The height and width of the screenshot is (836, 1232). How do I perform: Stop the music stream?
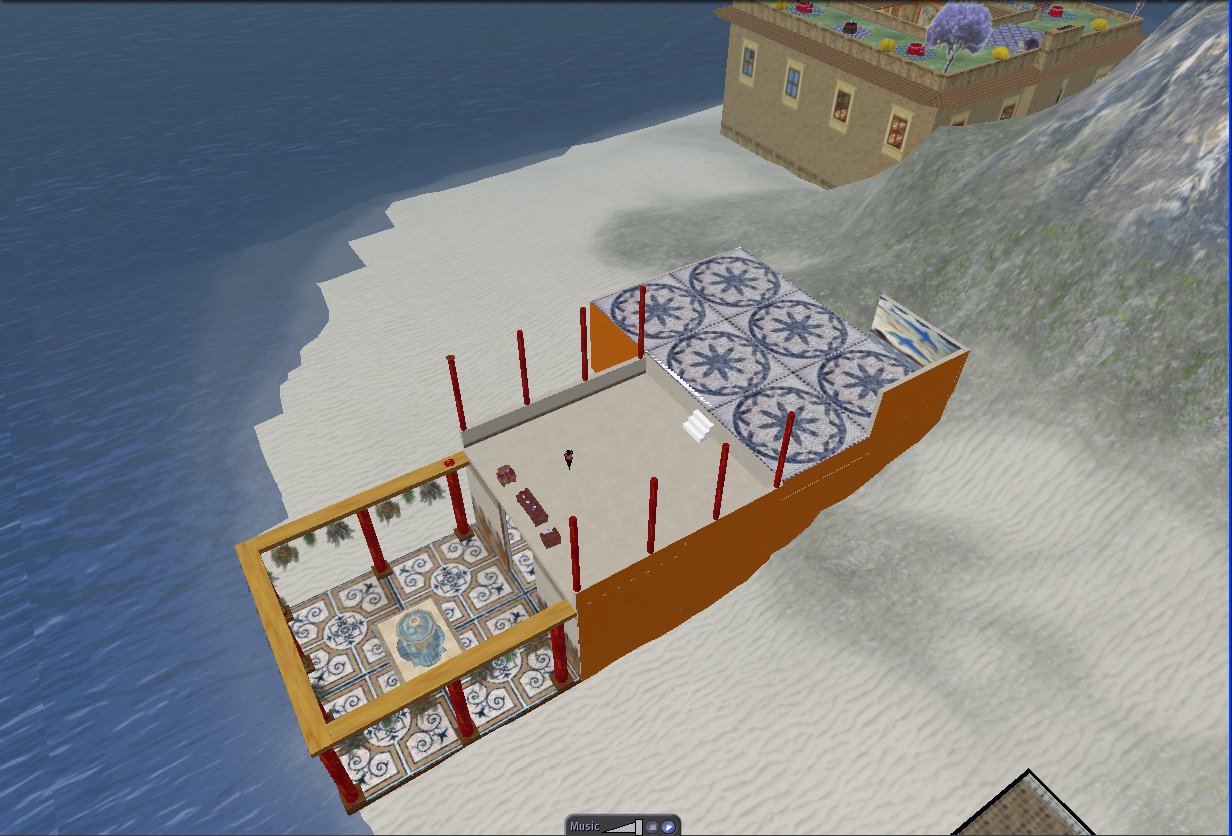point(652,827)
